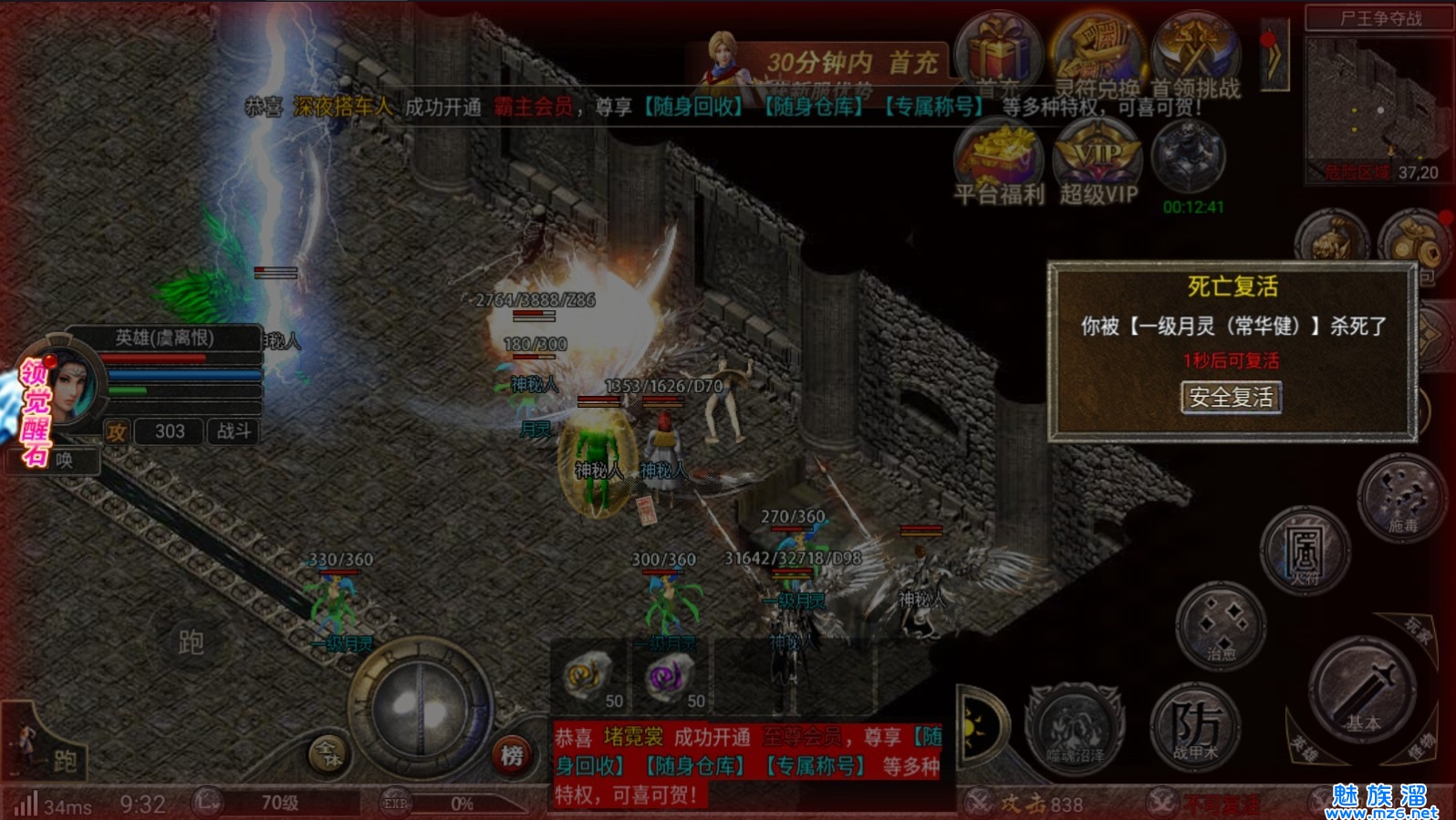Activate the 战甲术 armor skill
1456x820 pixels.
click(1194, 726)
